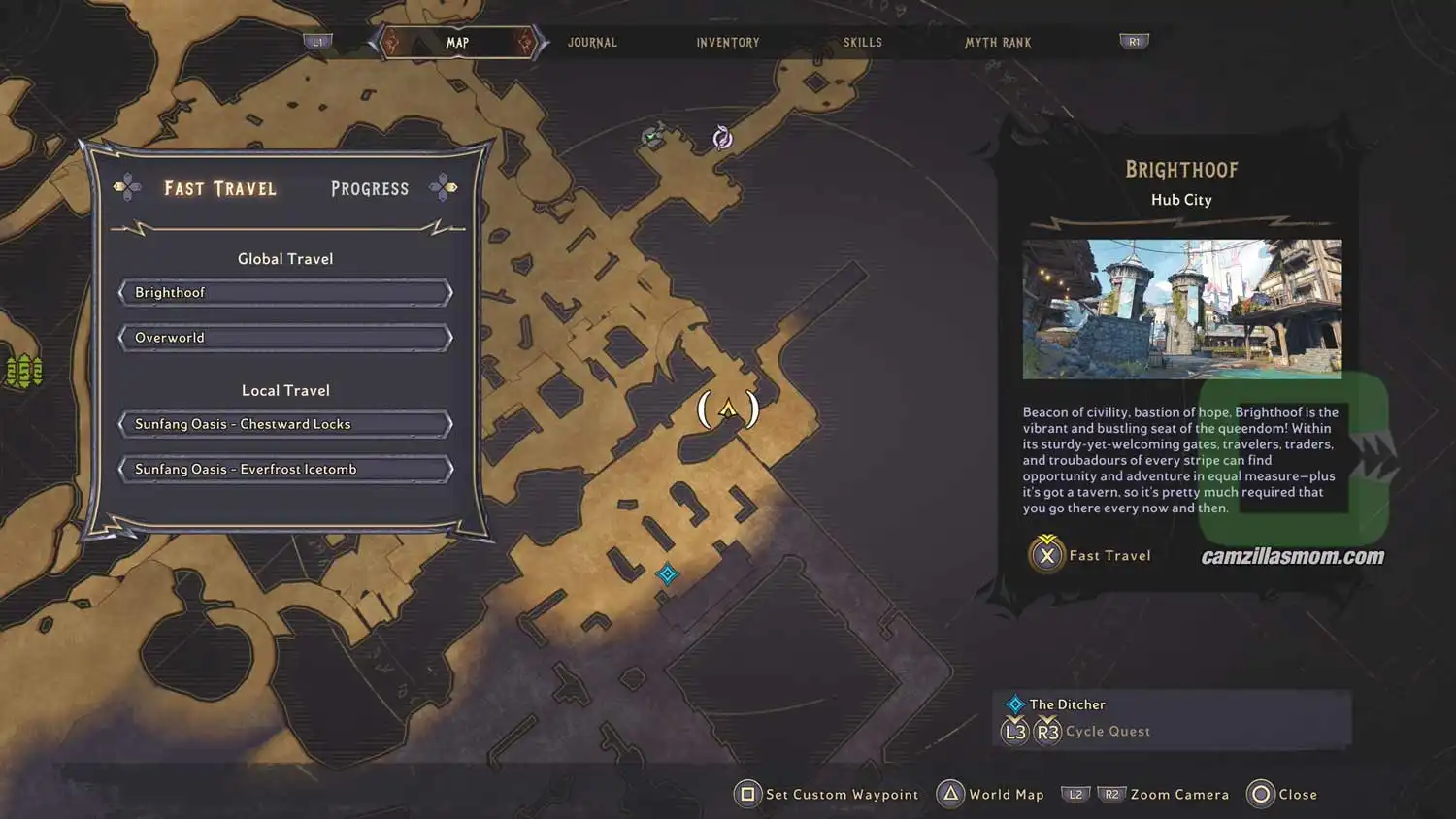Select the Fast Travel panel tab
The height and width of the screenshot is (819, 1456).
click(220, 189)
